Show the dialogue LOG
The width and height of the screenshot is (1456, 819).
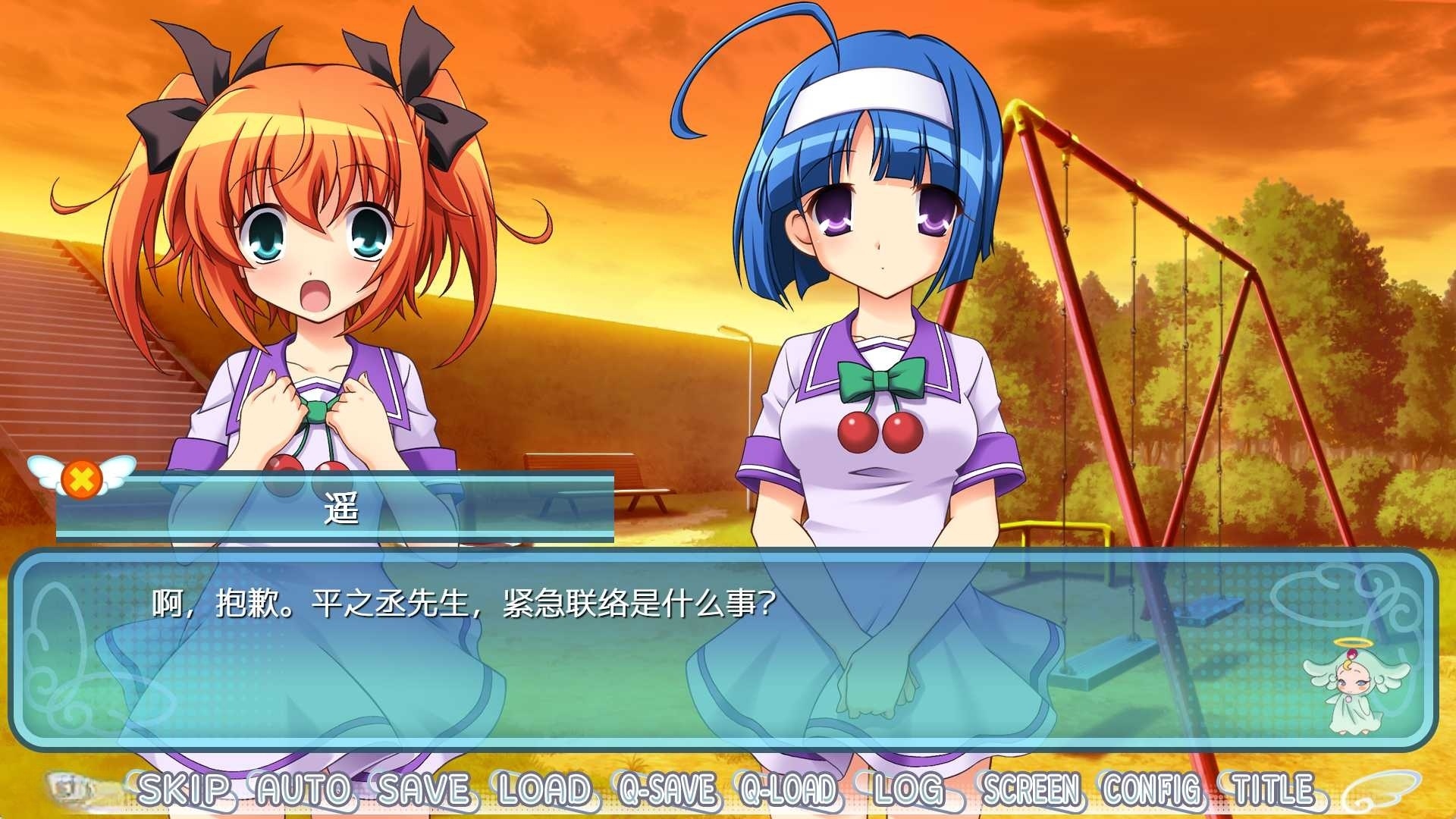[x=908, y=790]
